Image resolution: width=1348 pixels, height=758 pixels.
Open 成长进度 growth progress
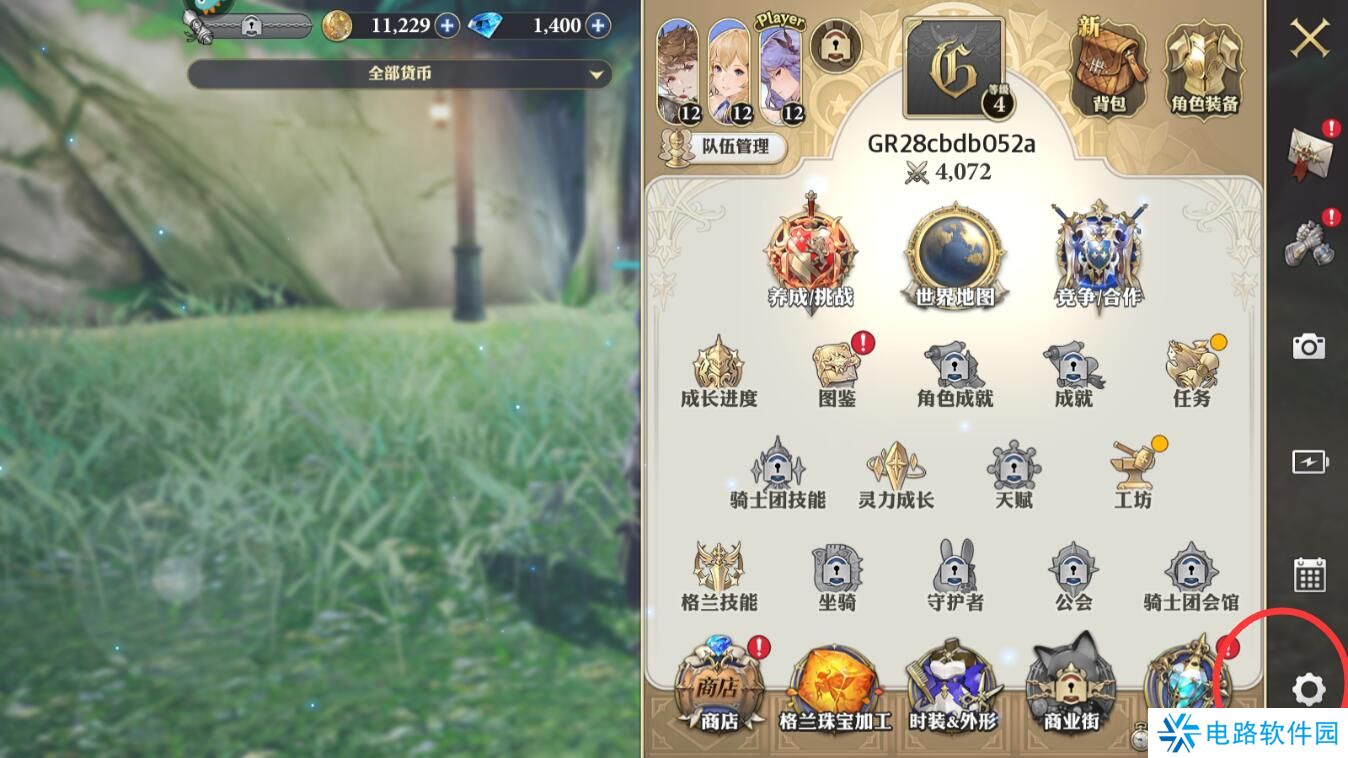pyautogui.click(x=718, y=373)
